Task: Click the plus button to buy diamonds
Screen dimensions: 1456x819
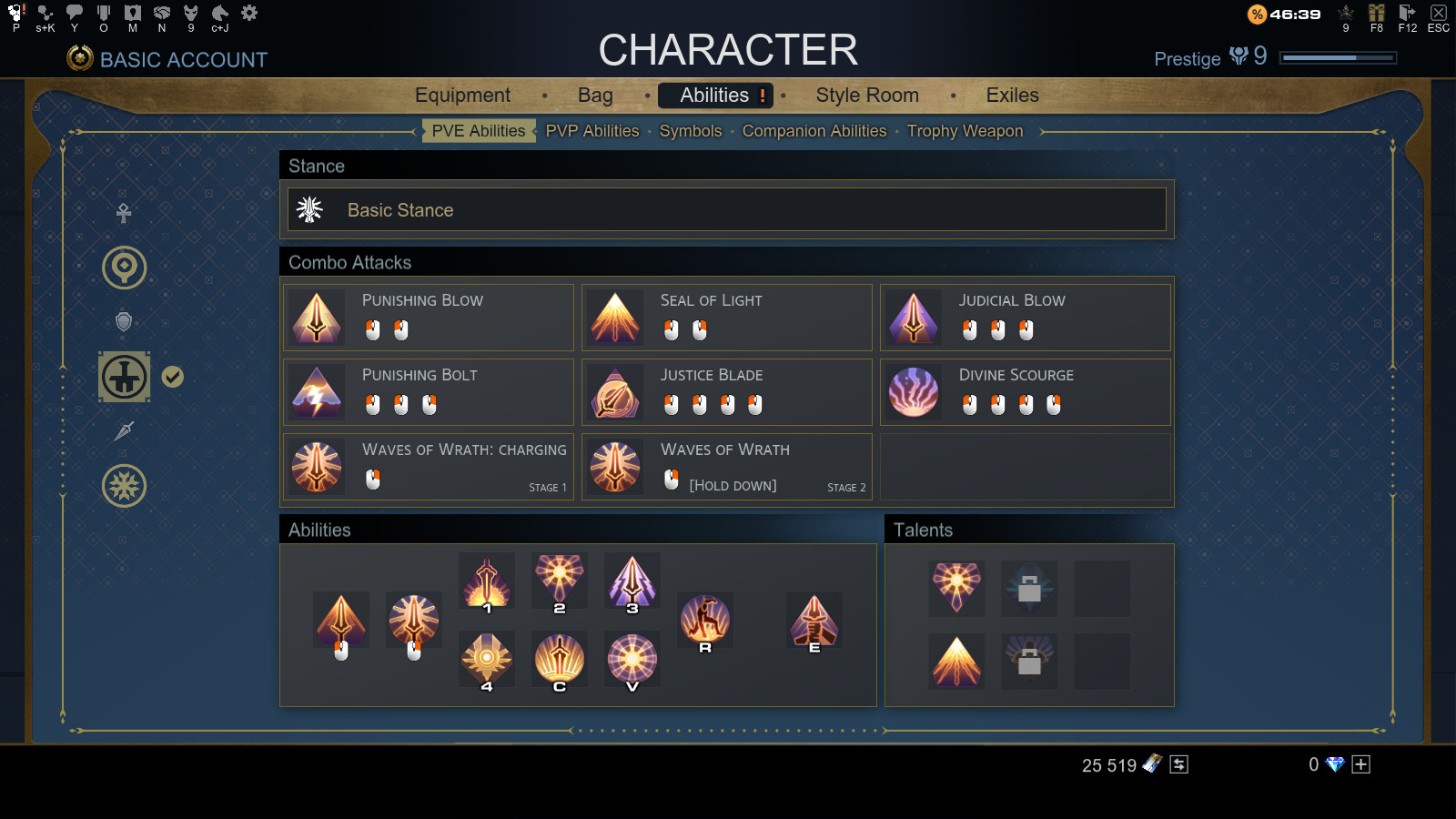Action: point(1362,764)
